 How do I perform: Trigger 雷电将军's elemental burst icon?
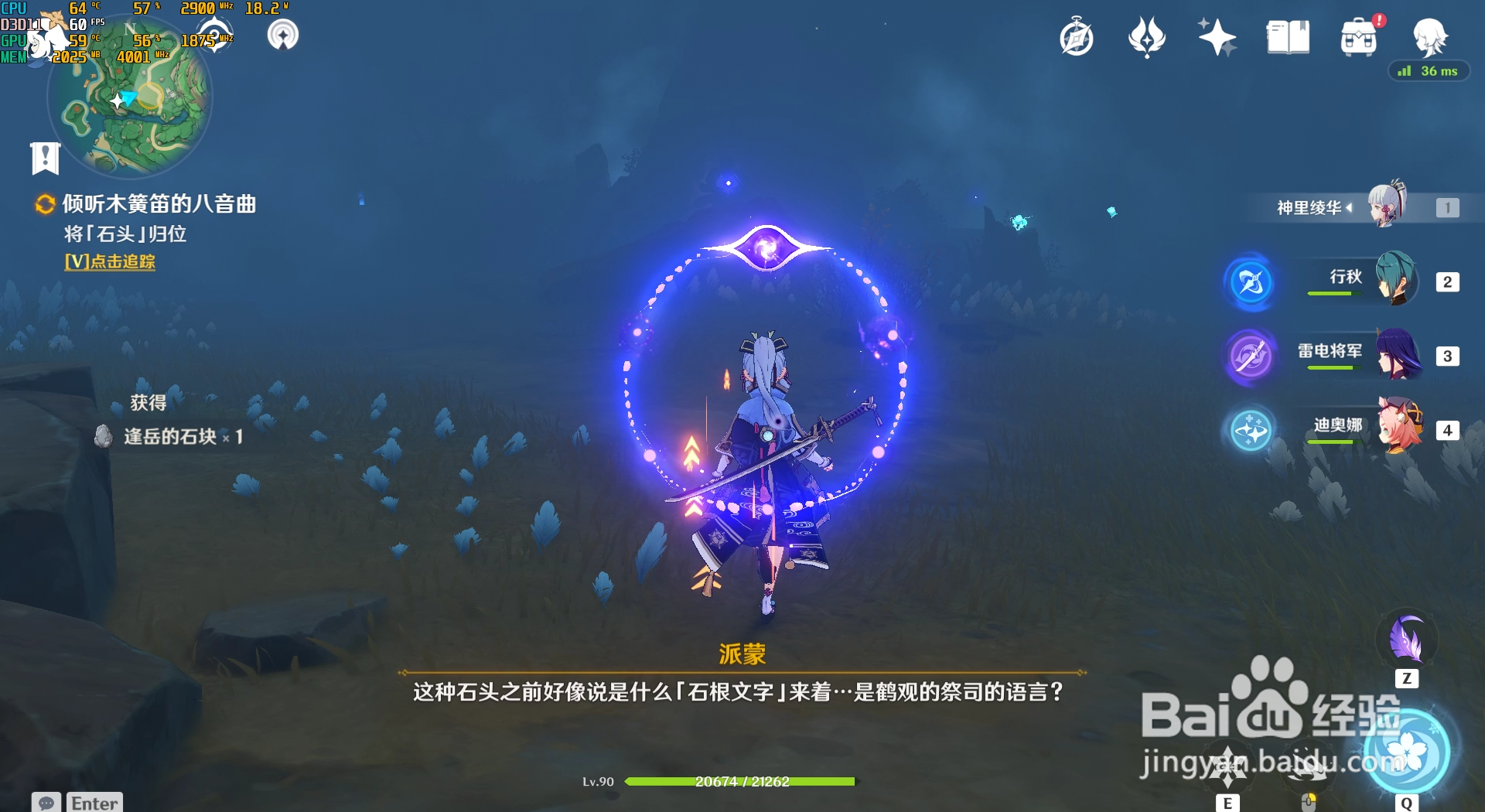[x=1251, y=357]
